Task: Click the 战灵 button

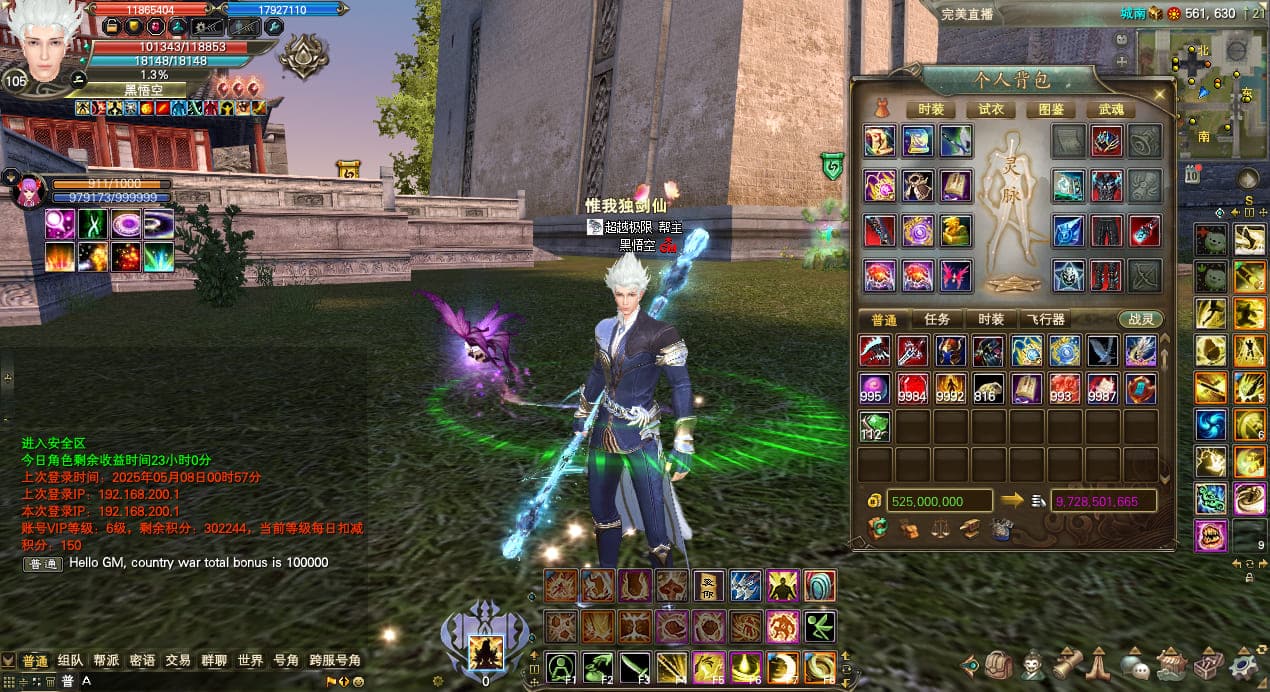Action: click(x=1140, y=319)
